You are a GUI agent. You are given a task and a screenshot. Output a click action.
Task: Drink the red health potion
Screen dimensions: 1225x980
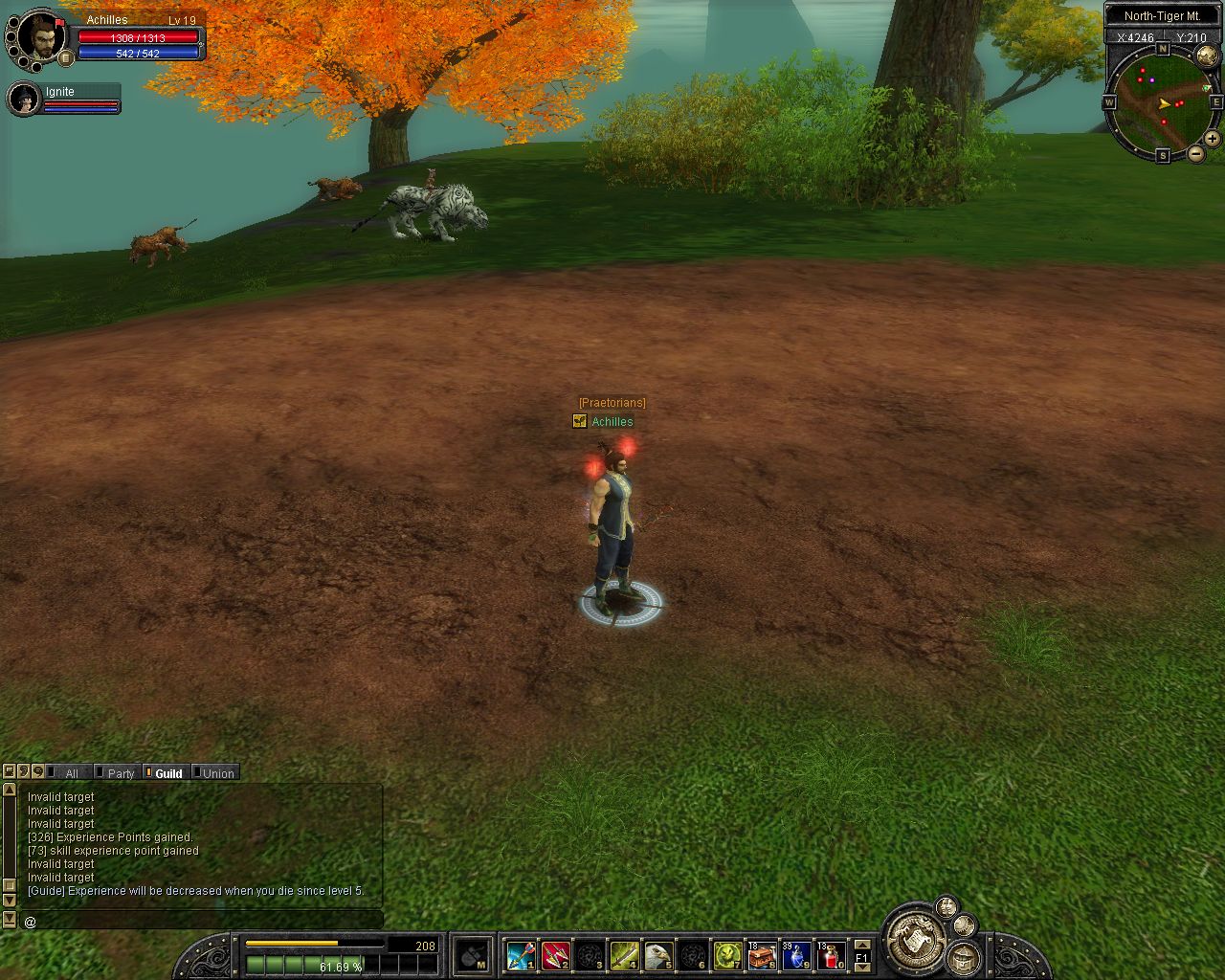(831, 955)
